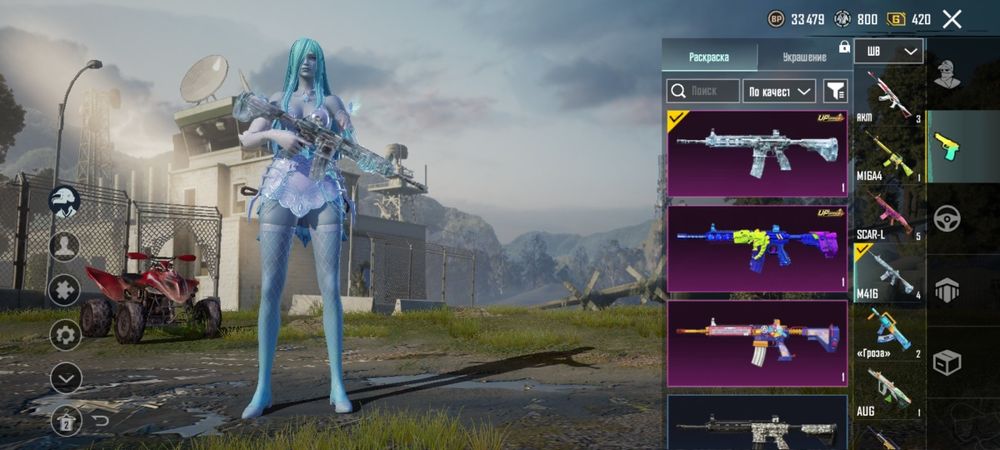Open the vehicle steering wheel category
This screenshot has width=1000, height=450.
947,218
